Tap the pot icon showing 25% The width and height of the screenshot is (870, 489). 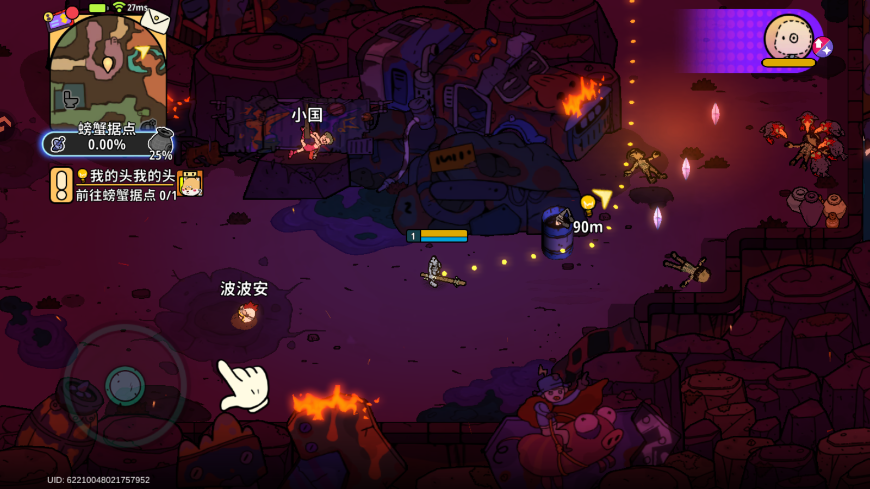tap(161, 142)
